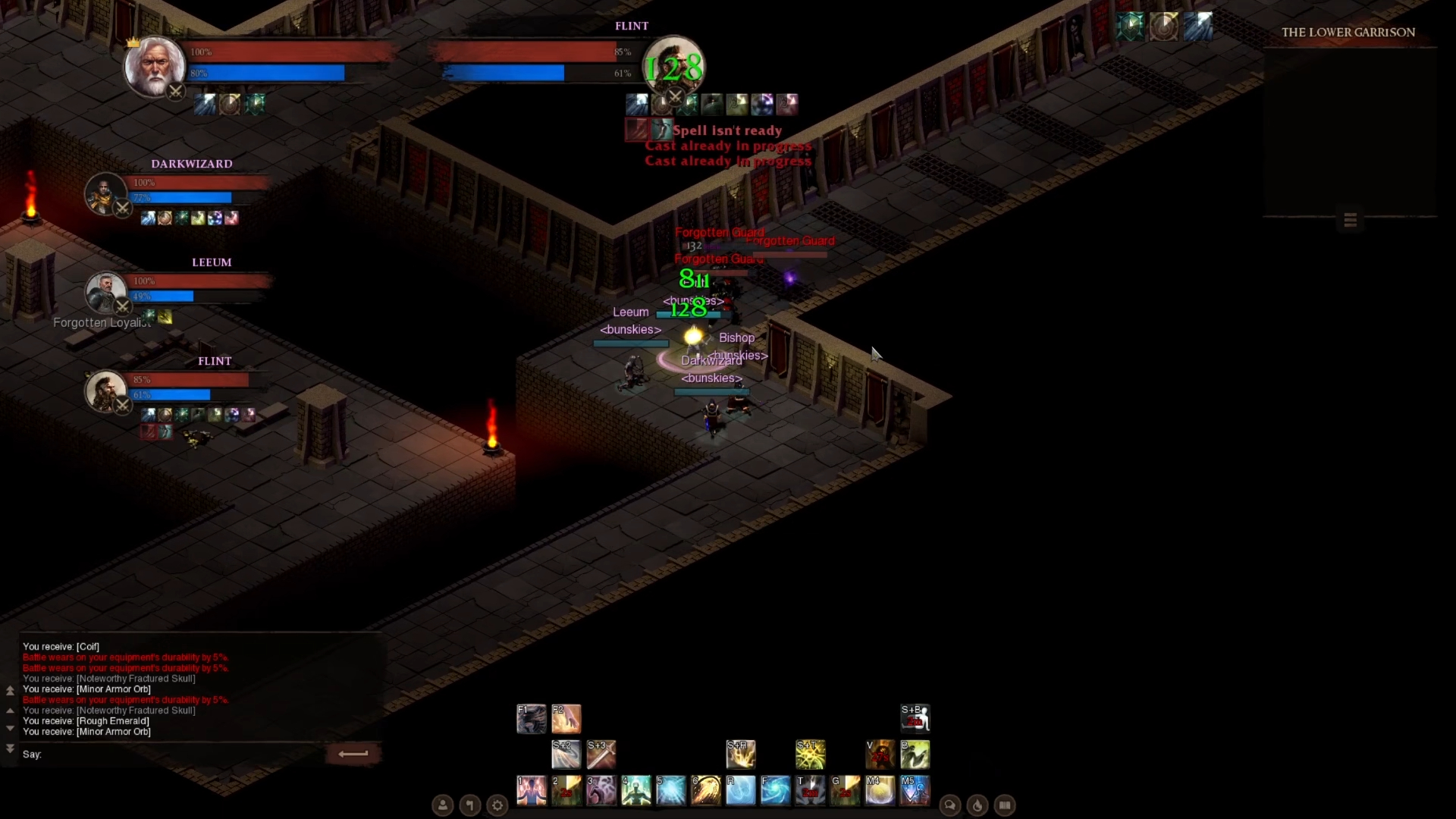Open the book journal button
This screenshot has height=819, width=1456.
1005,805
